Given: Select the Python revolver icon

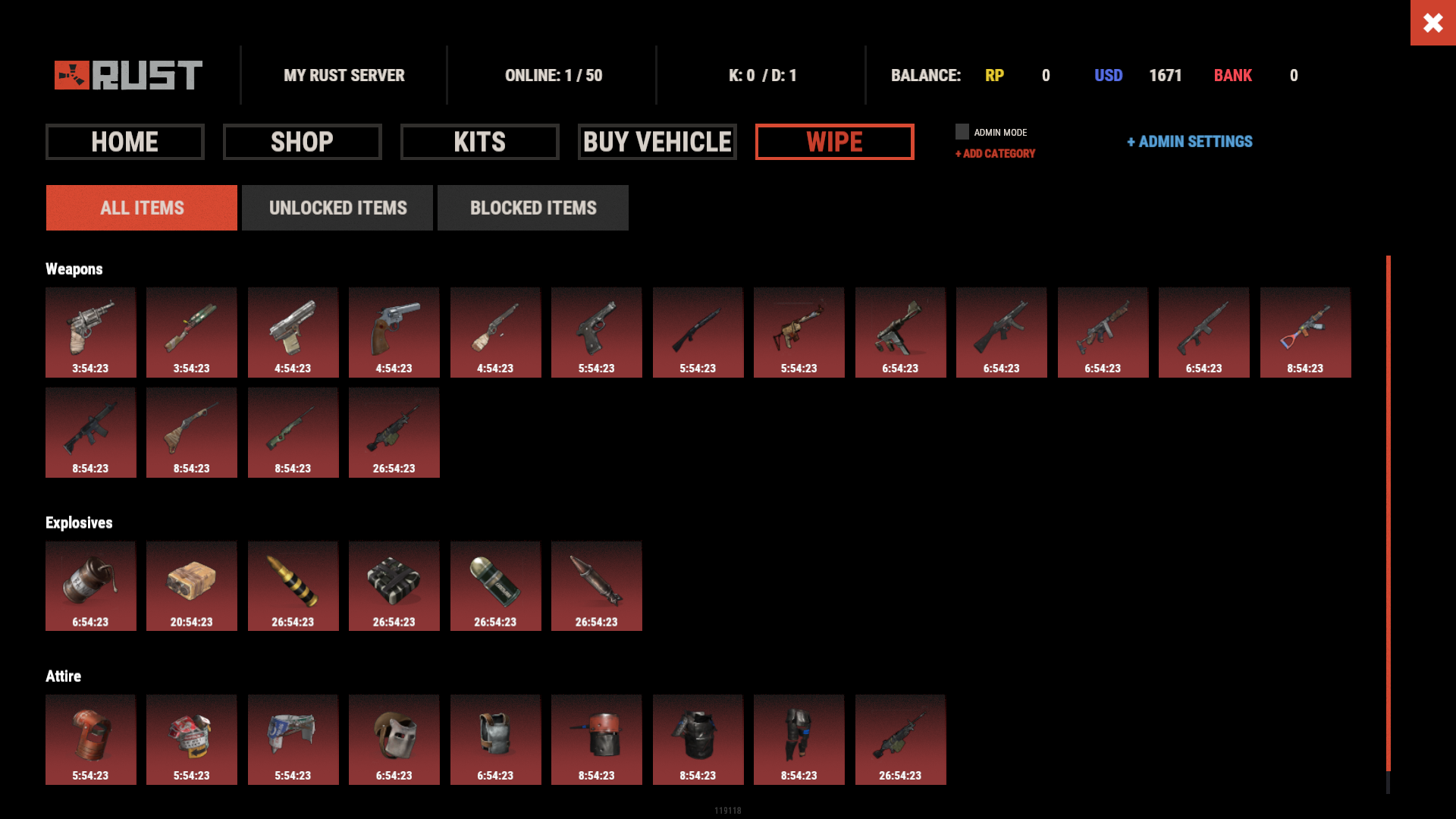Looking at the screenshot, I should [394, 332].
